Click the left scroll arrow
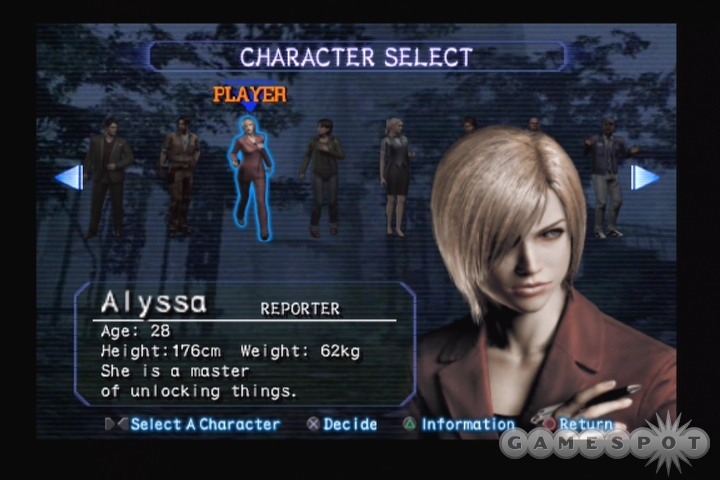720x480 pixels. coord(69,178)
